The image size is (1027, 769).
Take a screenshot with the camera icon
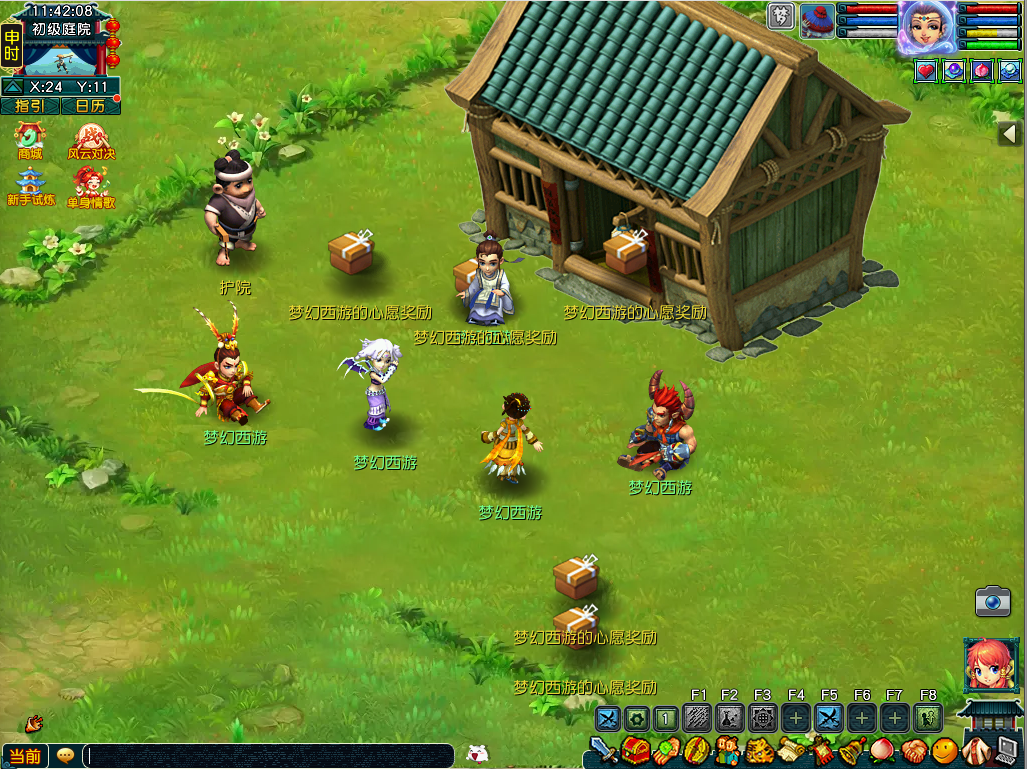[x=992, y=601]
